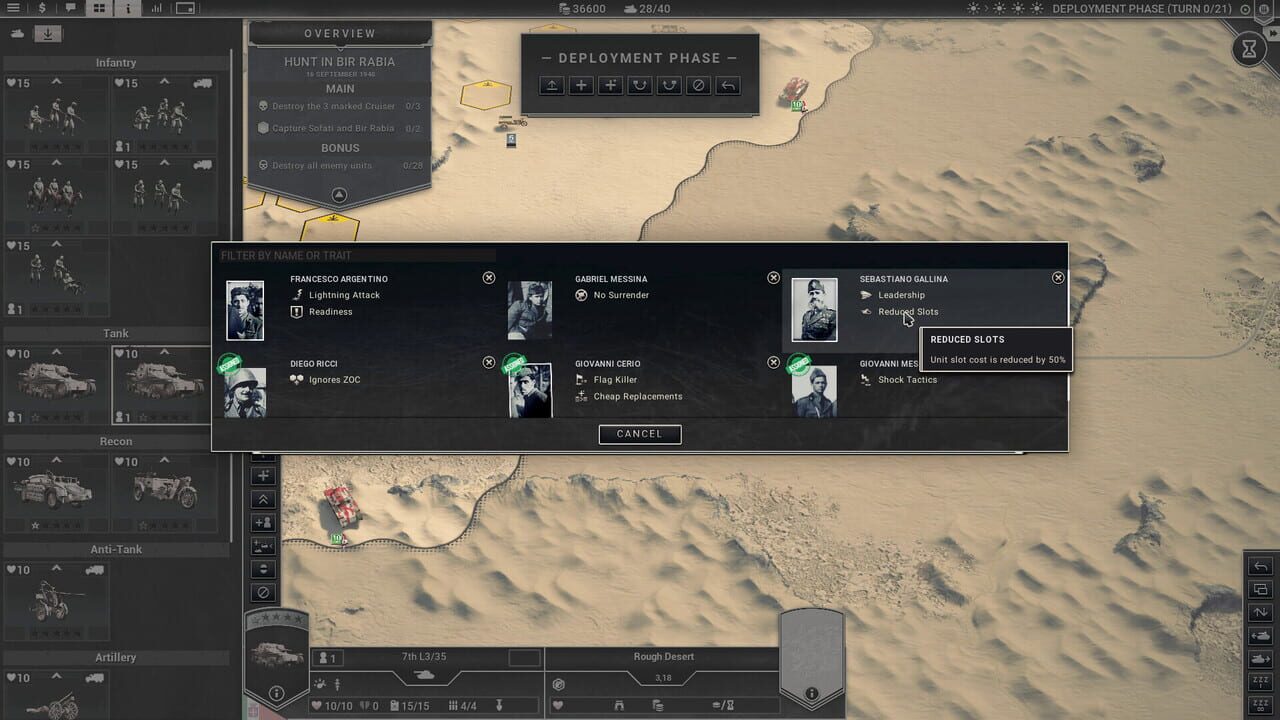Image resolution: width=1280 pixels, height=720 pixels.
Task: Toggle the grid view icon in the top bar
Action: coord(98,9)
